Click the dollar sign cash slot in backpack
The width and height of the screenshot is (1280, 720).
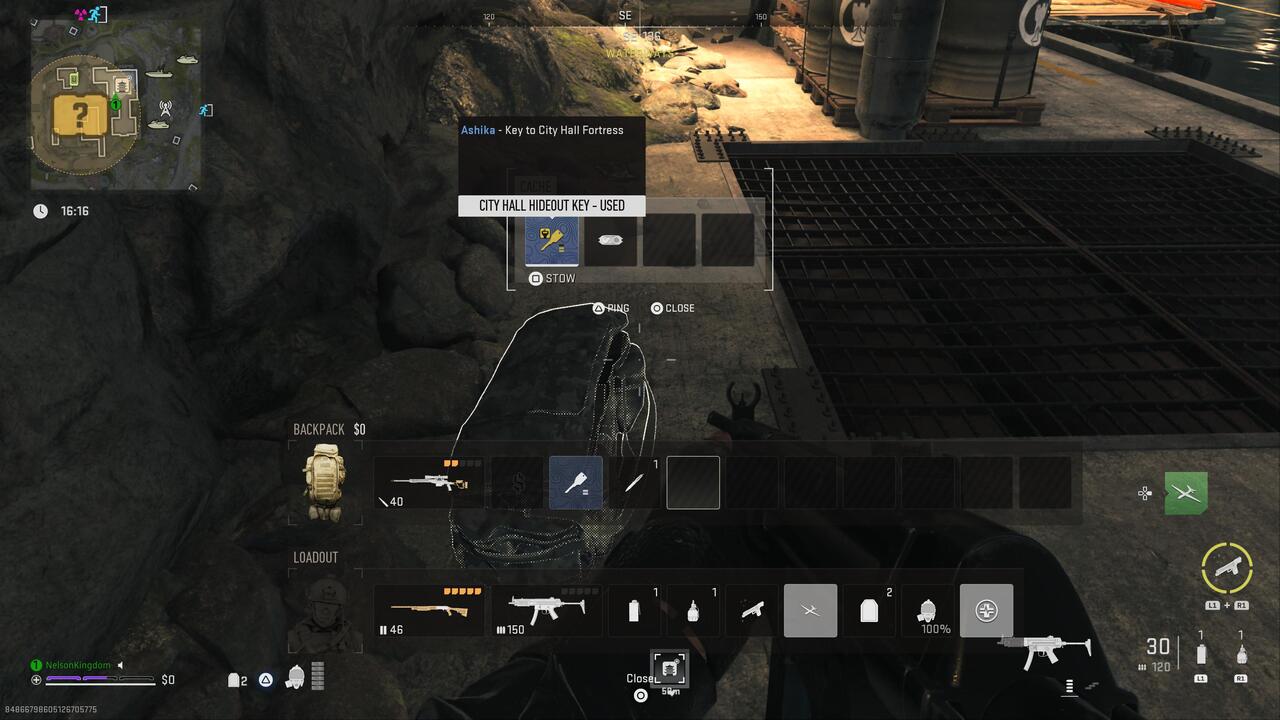517,482
